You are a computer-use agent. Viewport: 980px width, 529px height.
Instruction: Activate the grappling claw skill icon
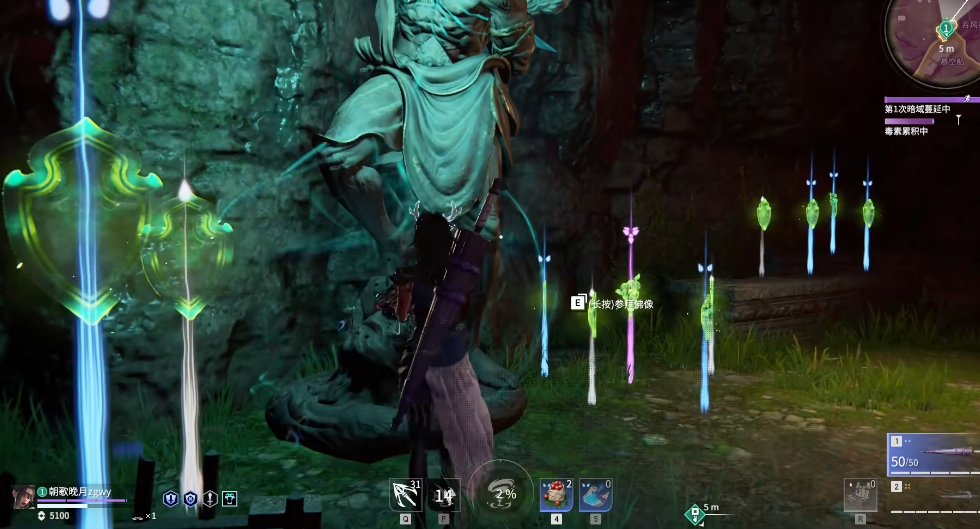(x=404, y=492)
